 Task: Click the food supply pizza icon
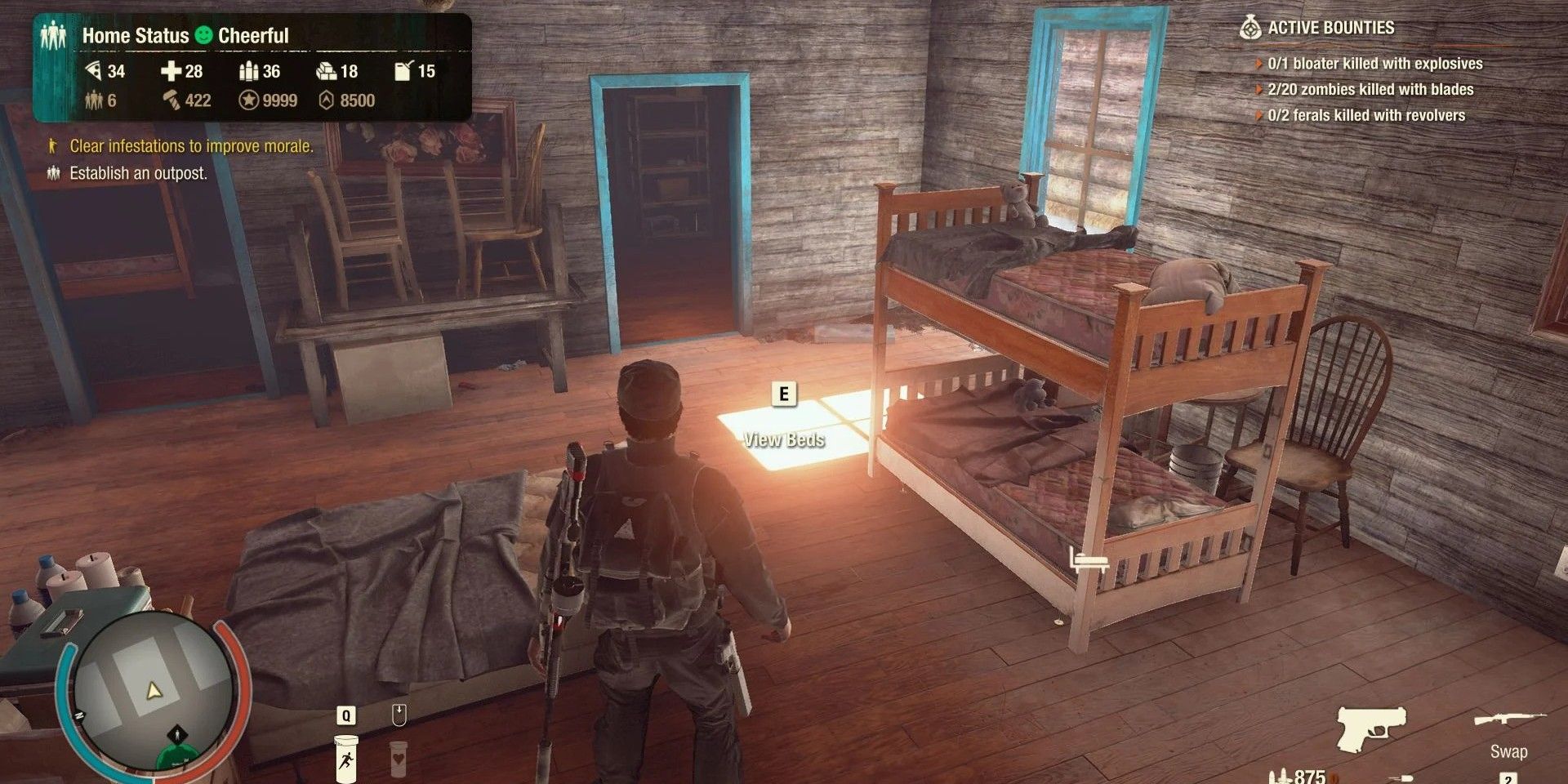click(96, 72)
